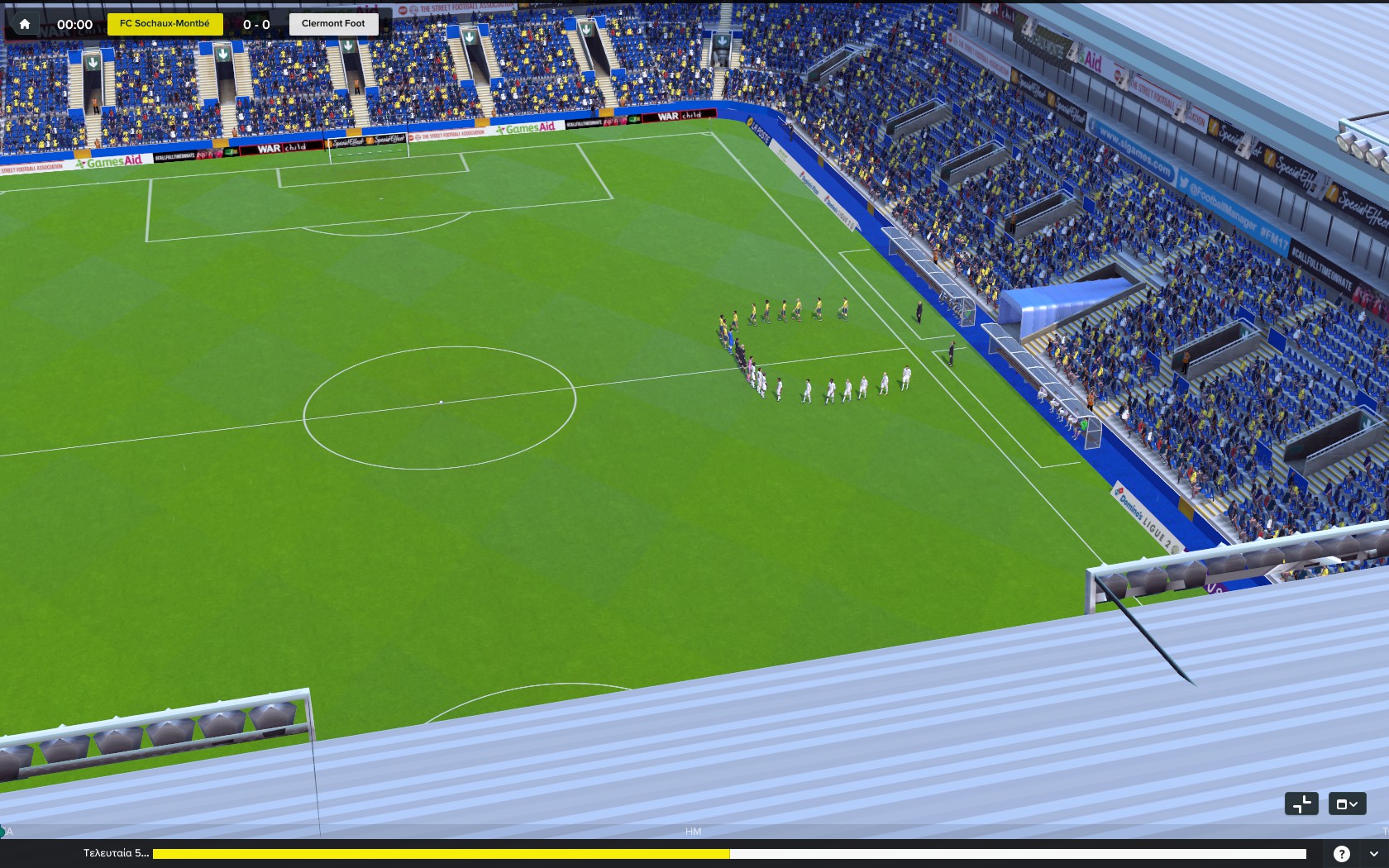Click the home icon button

[x=25, y=24]
